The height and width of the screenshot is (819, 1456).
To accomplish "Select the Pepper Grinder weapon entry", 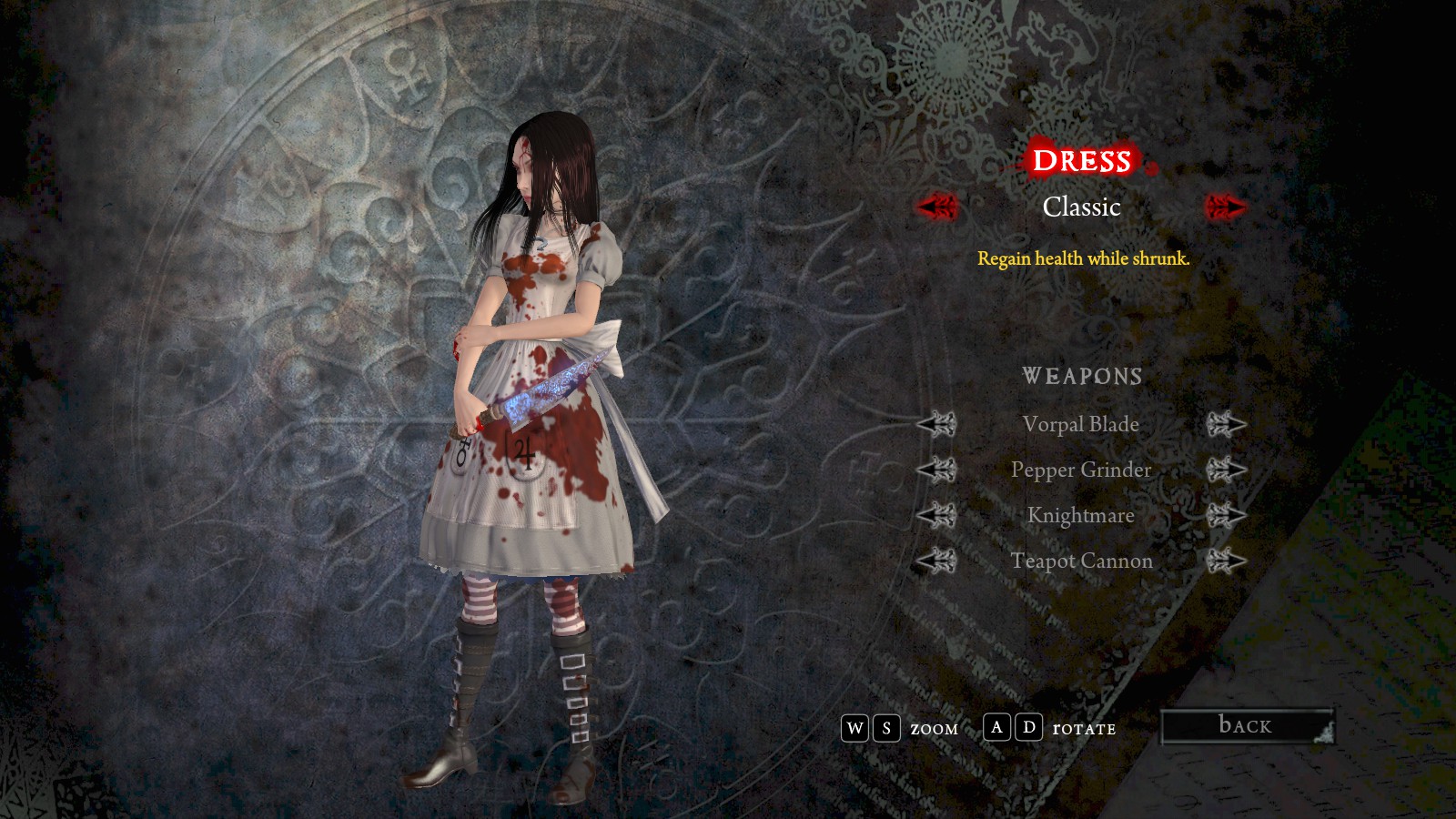I will (x=1080, y=470).
